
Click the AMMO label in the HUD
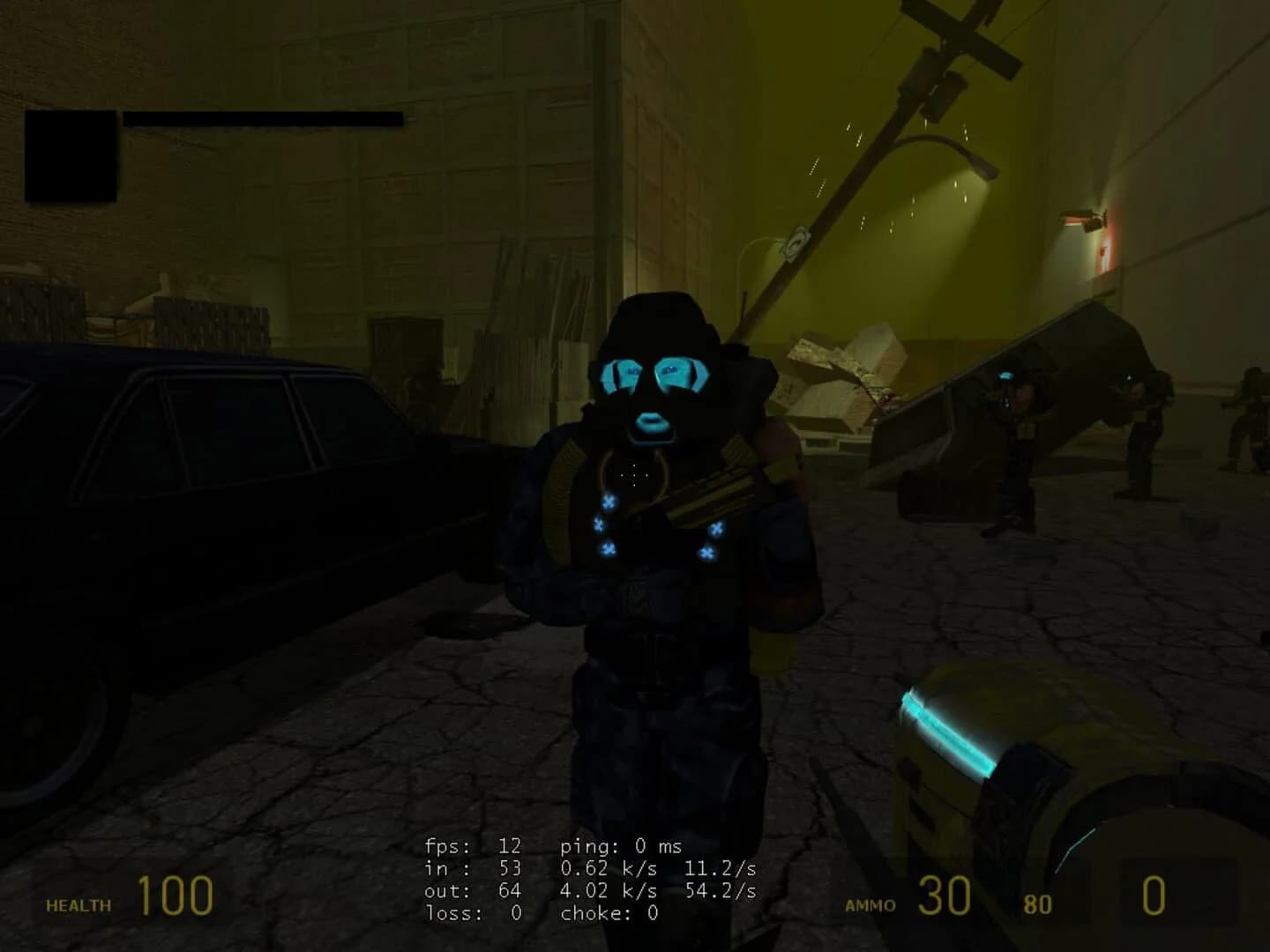pyautogui.click(x=871, y=904)
